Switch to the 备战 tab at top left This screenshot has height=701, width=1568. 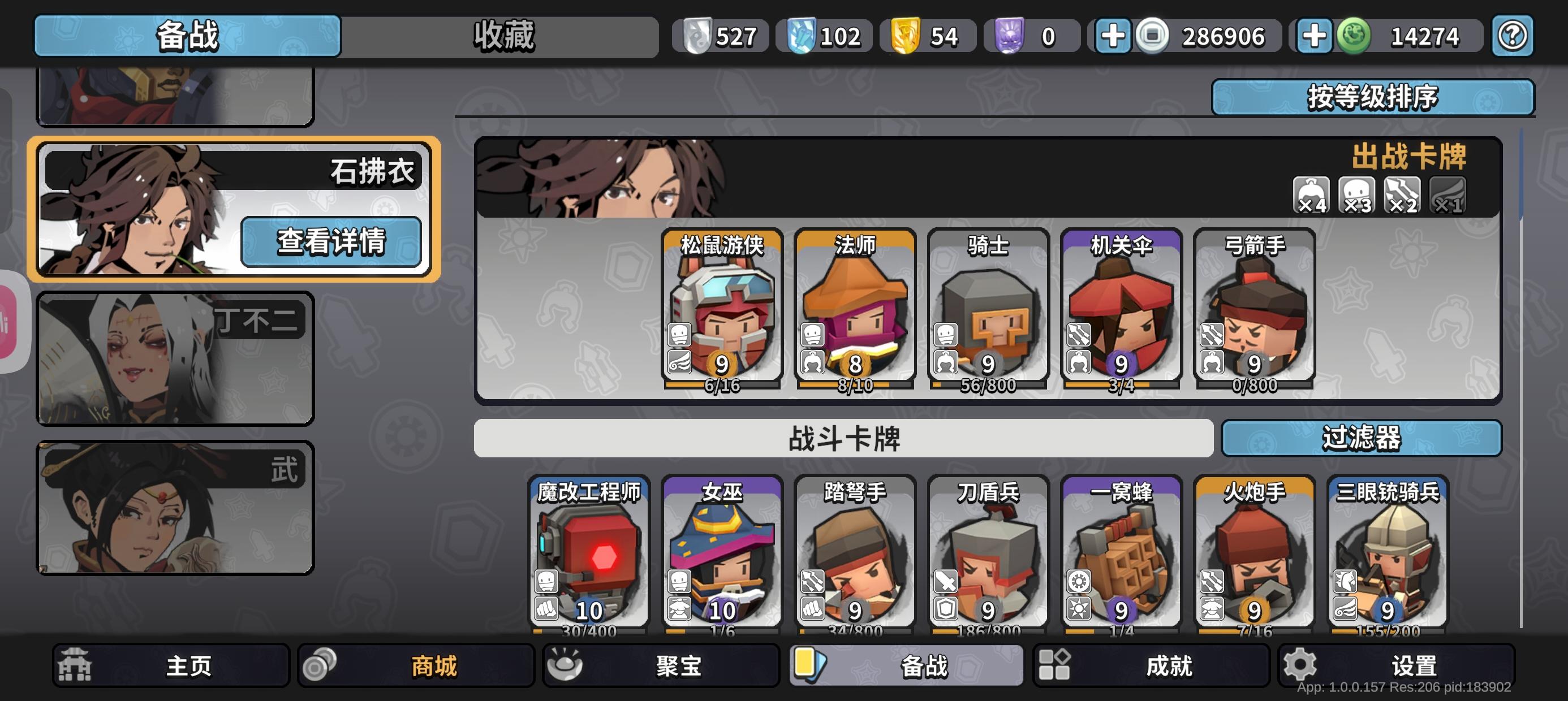[189, 37]
